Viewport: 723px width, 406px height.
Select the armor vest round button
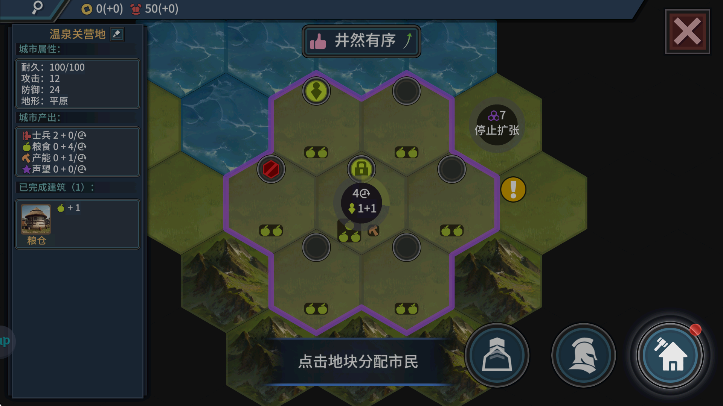(x=497, y=354)
